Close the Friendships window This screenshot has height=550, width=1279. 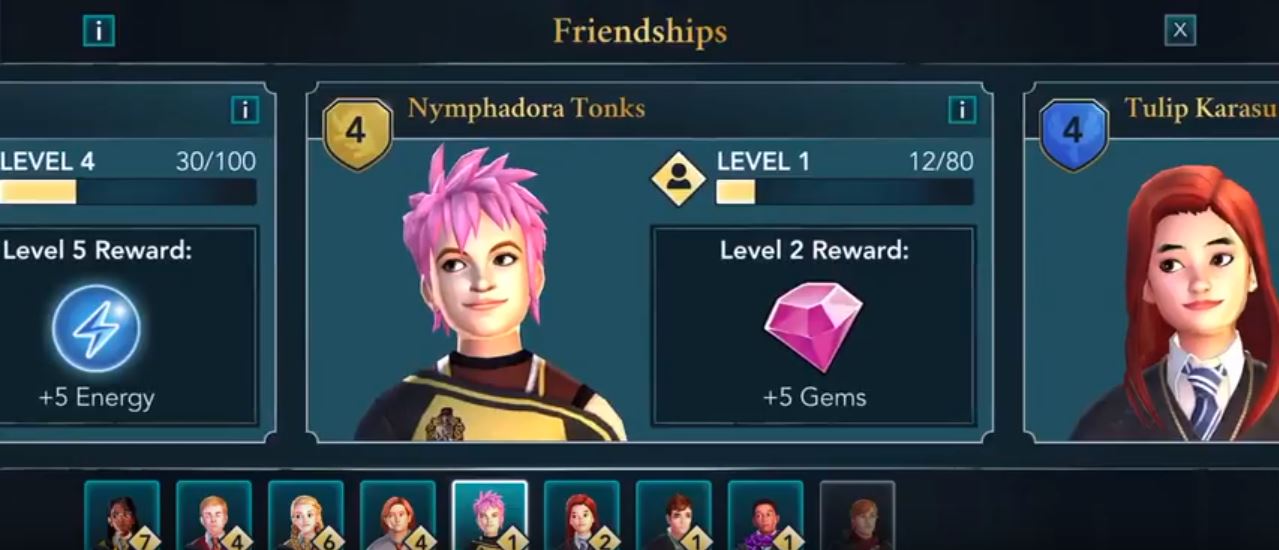pos(1180,31)
